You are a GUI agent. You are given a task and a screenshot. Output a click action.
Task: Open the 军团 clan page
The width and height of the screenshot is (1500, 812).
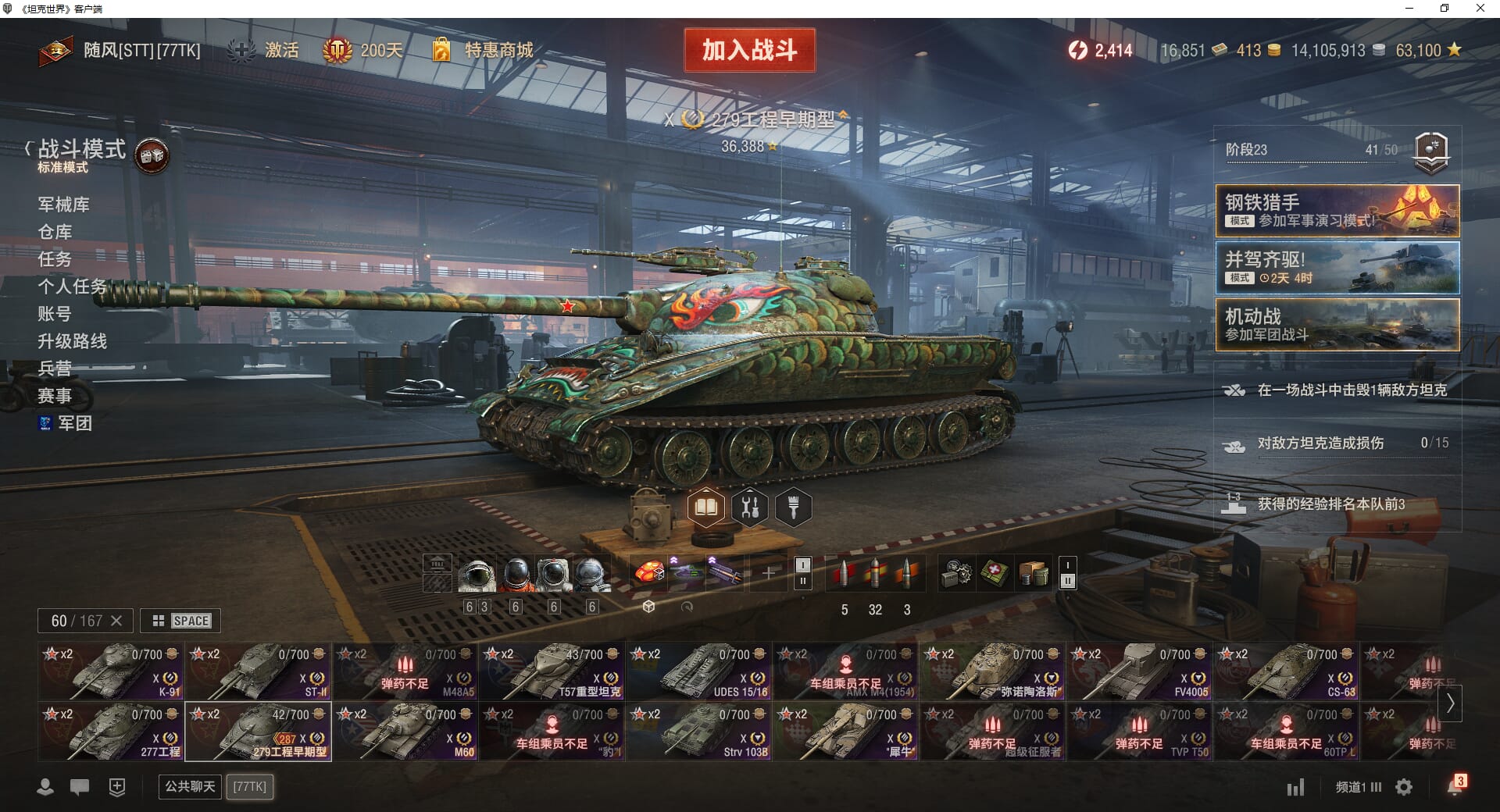pyautogui.click(x=74, y=423)
